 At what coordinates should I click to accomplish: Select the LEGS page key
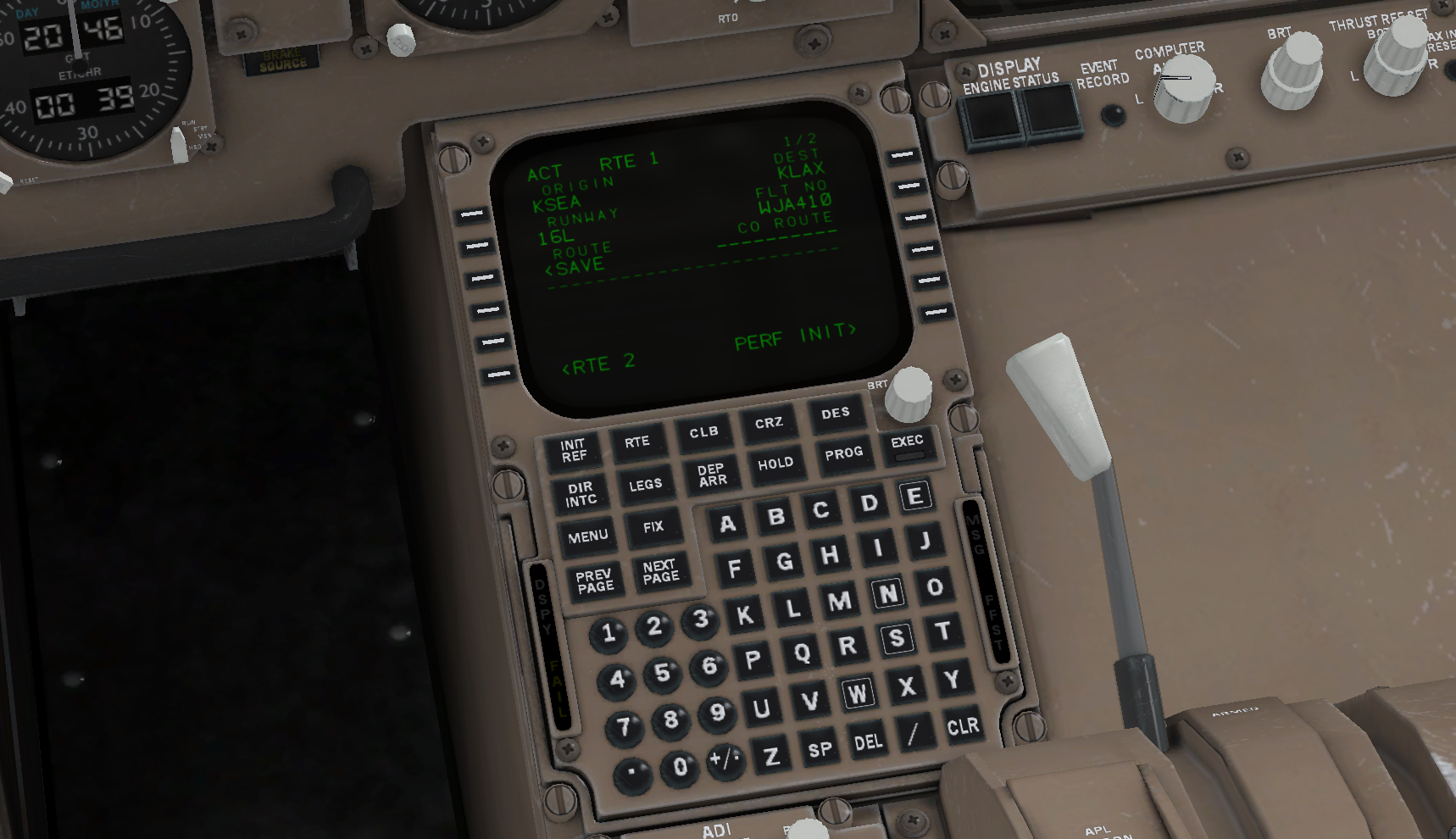coord(645,485)
